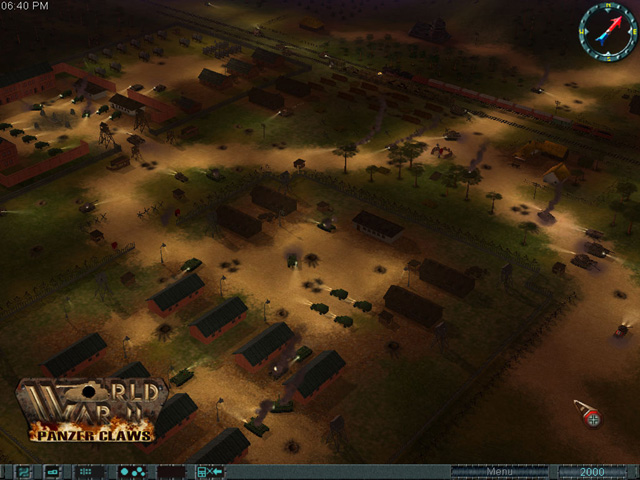Select the wavy line toolbar icon
Viewport: 640px width, 480px height.
23,472
